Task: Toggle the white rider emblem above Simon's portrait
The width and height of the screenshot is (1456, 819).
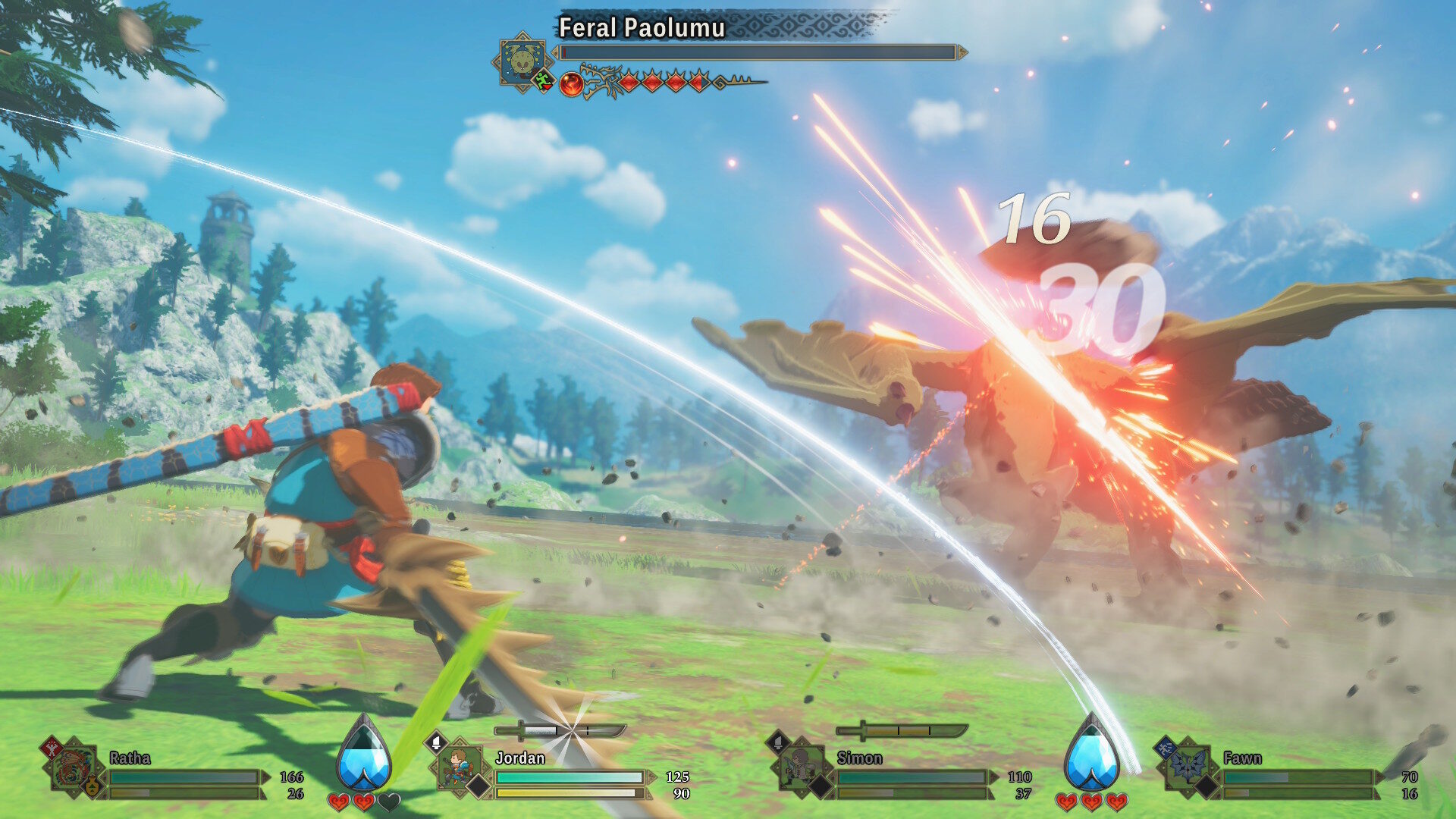Action: pos(778,743)
